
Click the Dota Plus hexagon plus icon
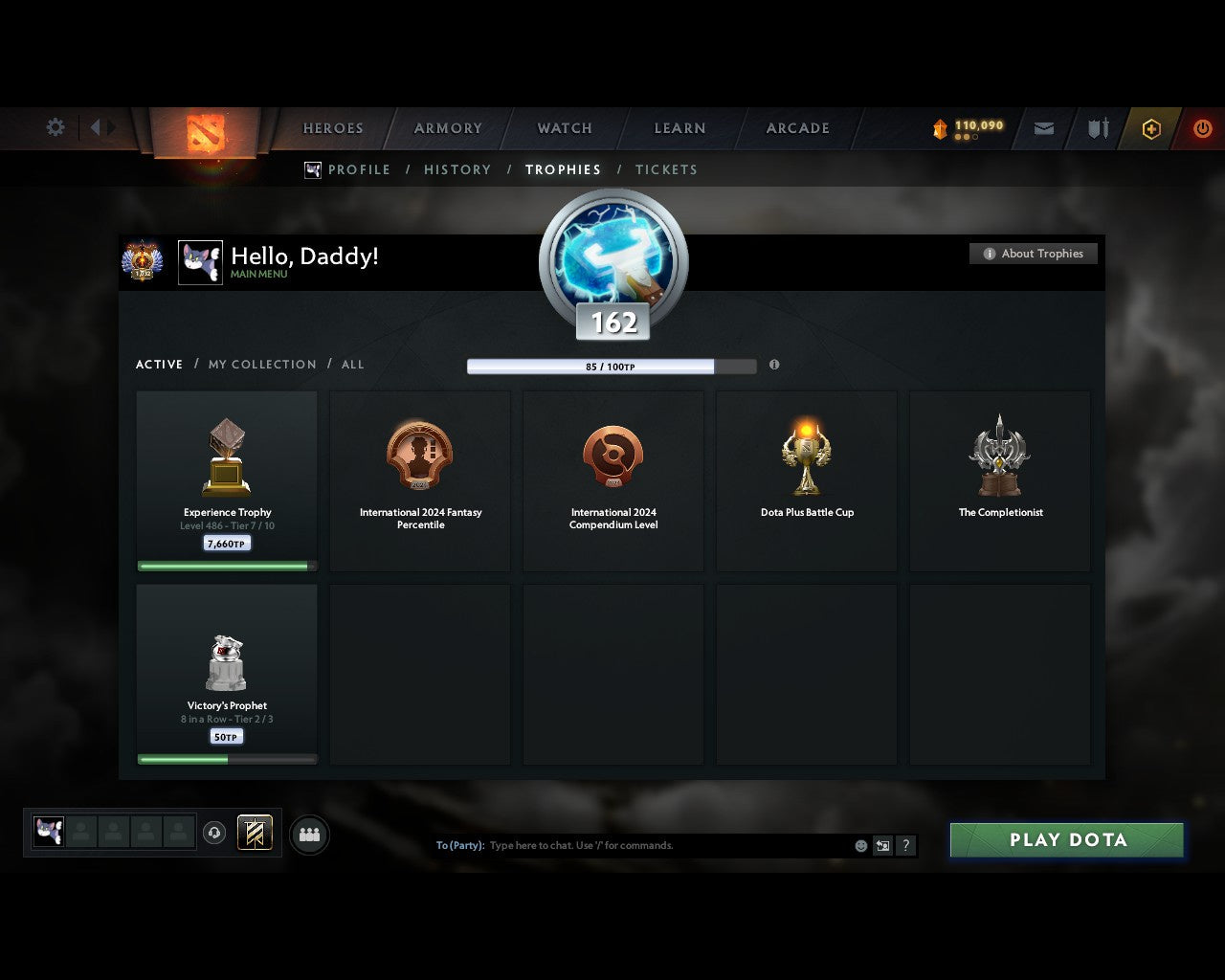tap(1151, 128)
